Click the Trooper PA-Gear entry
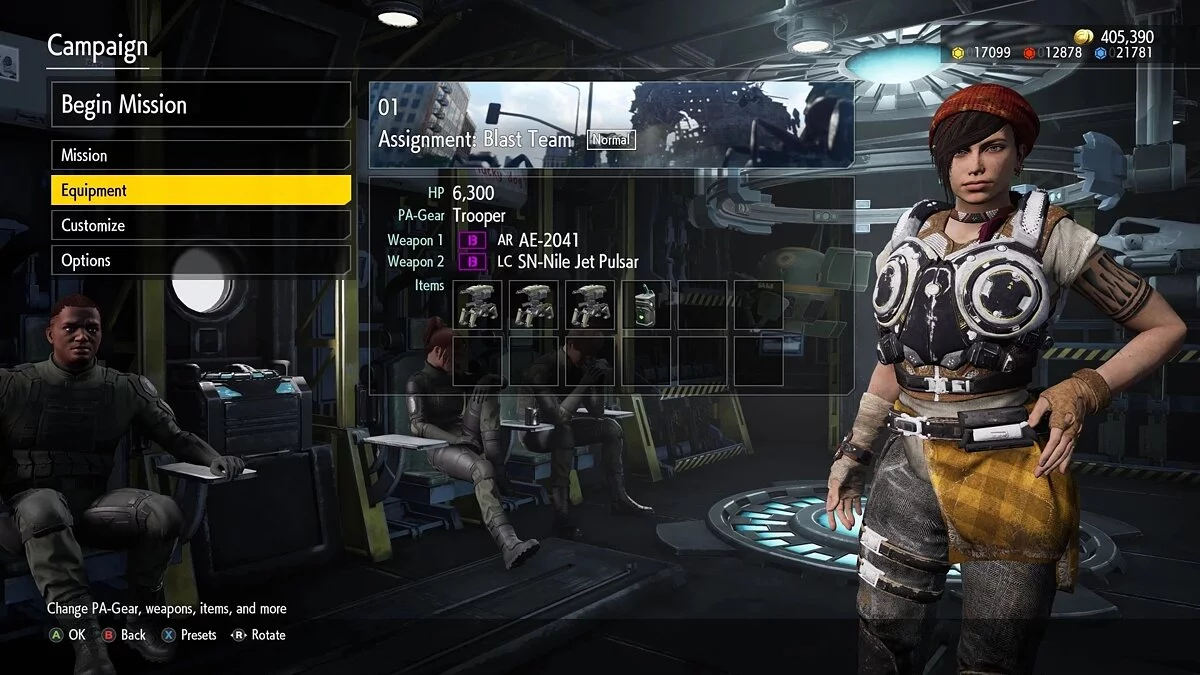The width and height of the screenshot is (1200, 675). coord(479,215)
